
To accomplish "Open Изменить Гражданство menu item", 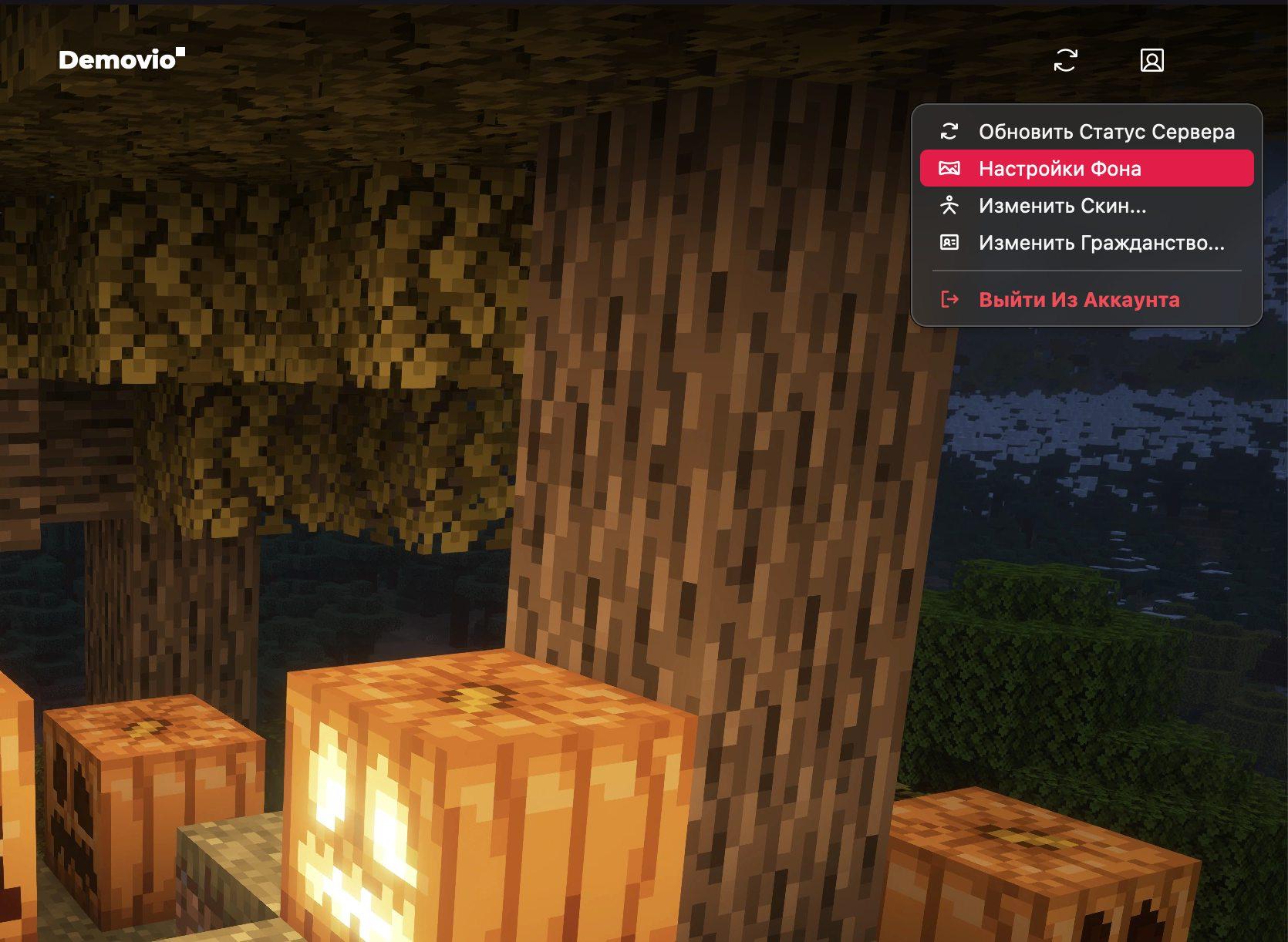I will (1086, 243).
